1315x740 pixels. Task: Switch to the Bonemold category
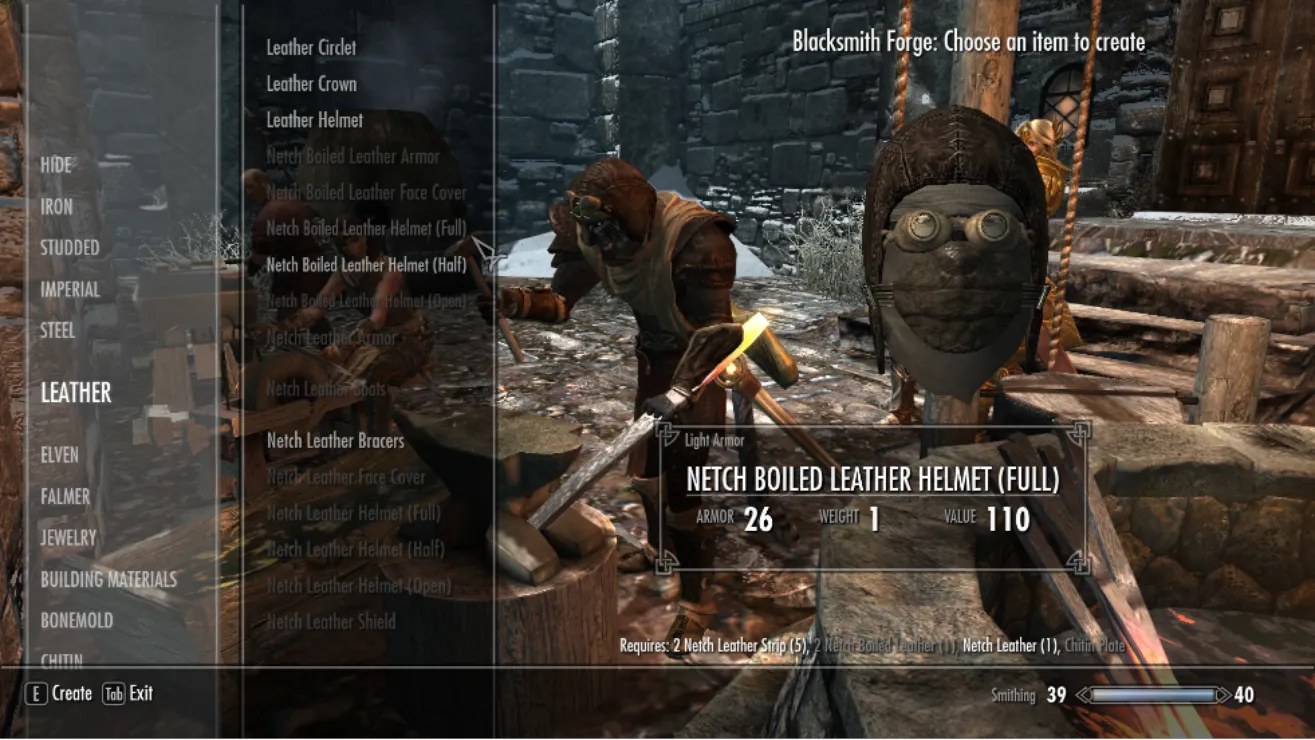click(x=76, y=621)
